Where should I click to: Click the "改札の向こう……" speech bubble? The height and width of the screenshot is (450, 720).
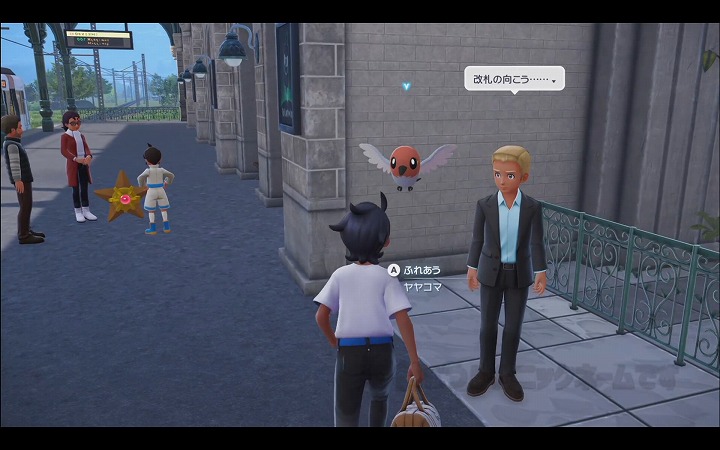click(514, 78)
